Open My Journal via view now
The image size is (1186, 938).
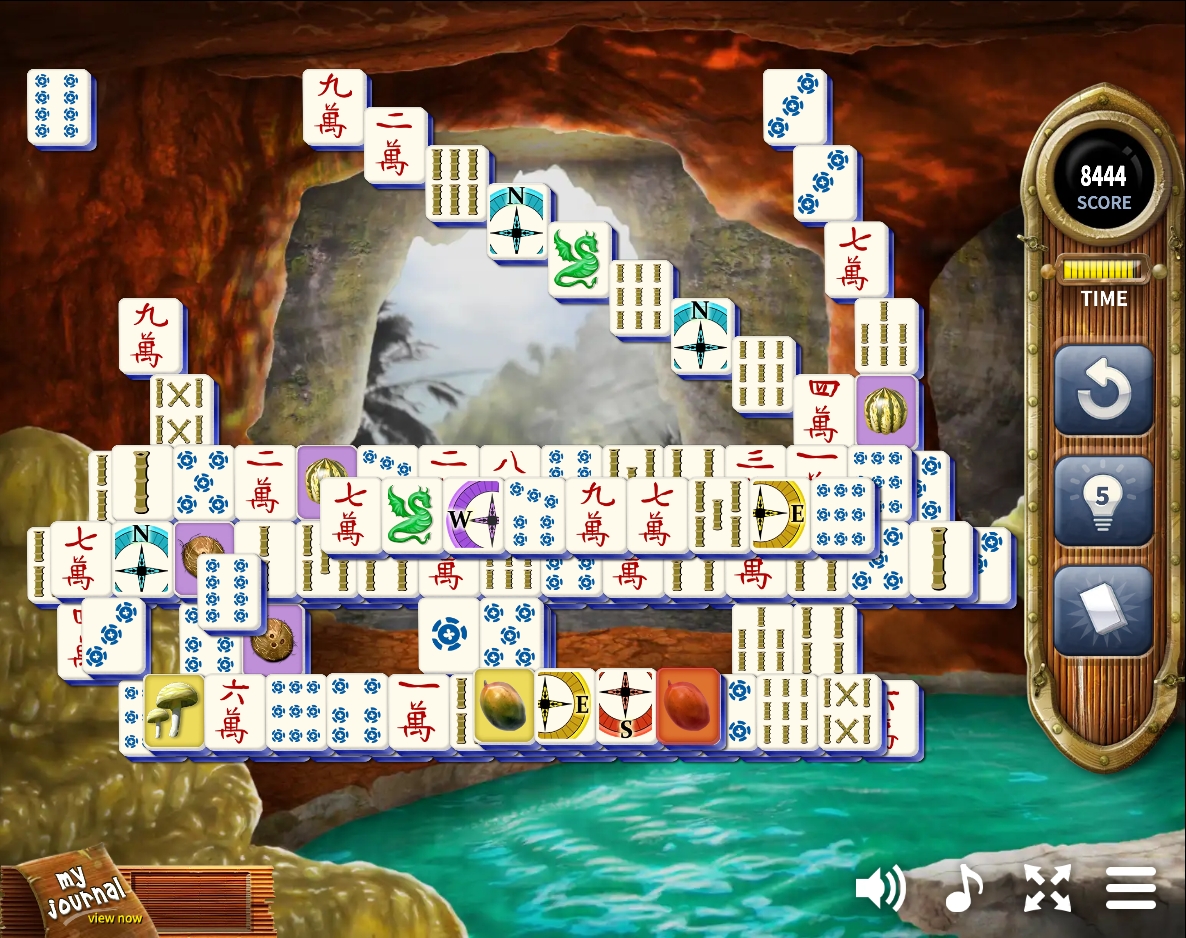coord(114,918)
